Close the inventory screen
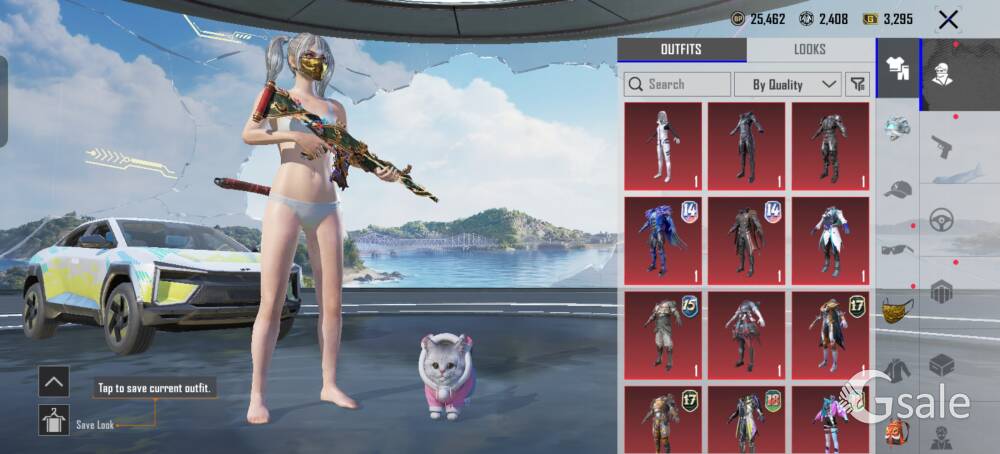The image size is (1000, 454). pyautogui.click(x=948, y=19)
